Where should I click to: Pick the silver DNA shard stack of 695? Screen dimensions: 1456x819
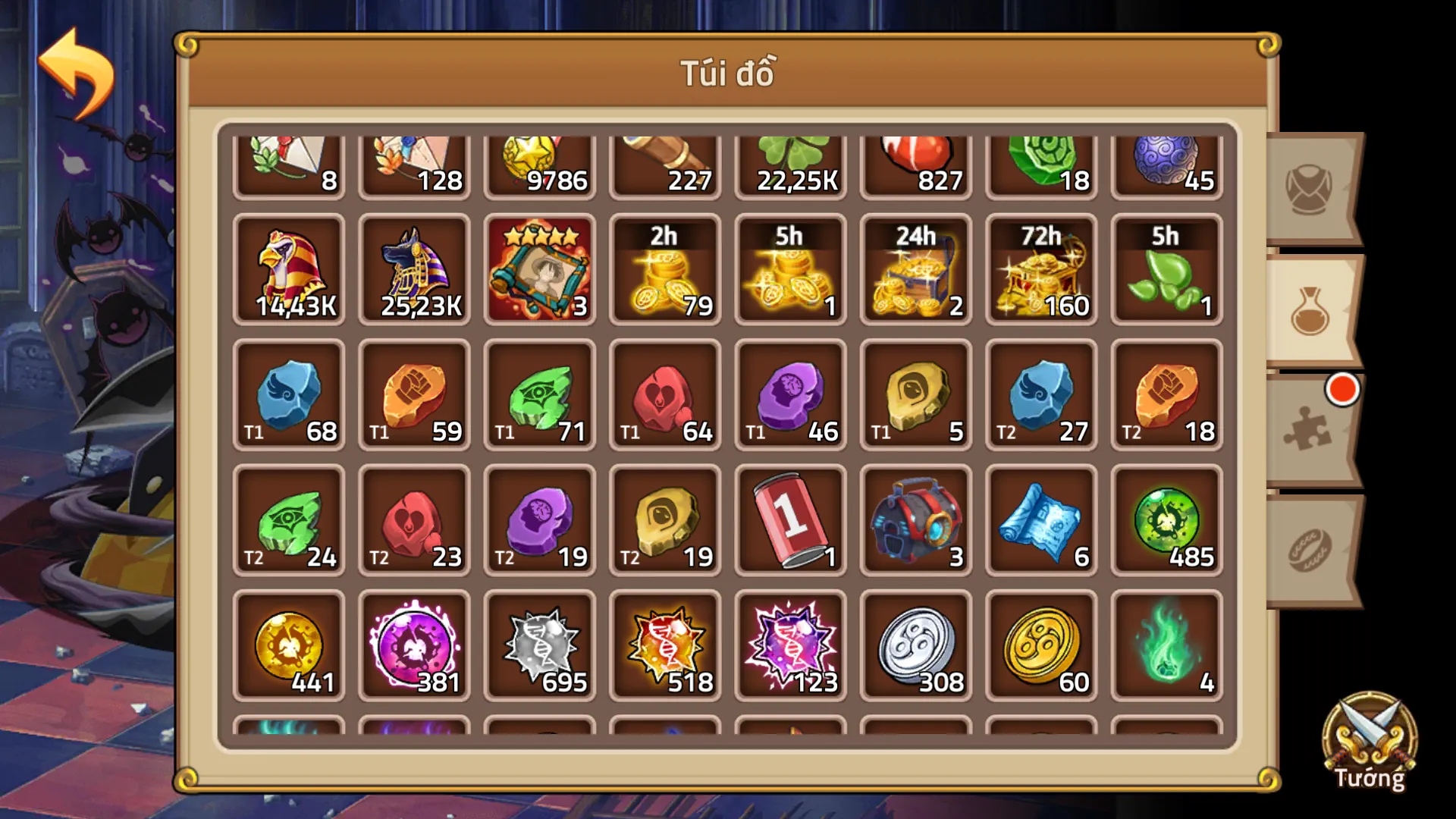(540, 646)
